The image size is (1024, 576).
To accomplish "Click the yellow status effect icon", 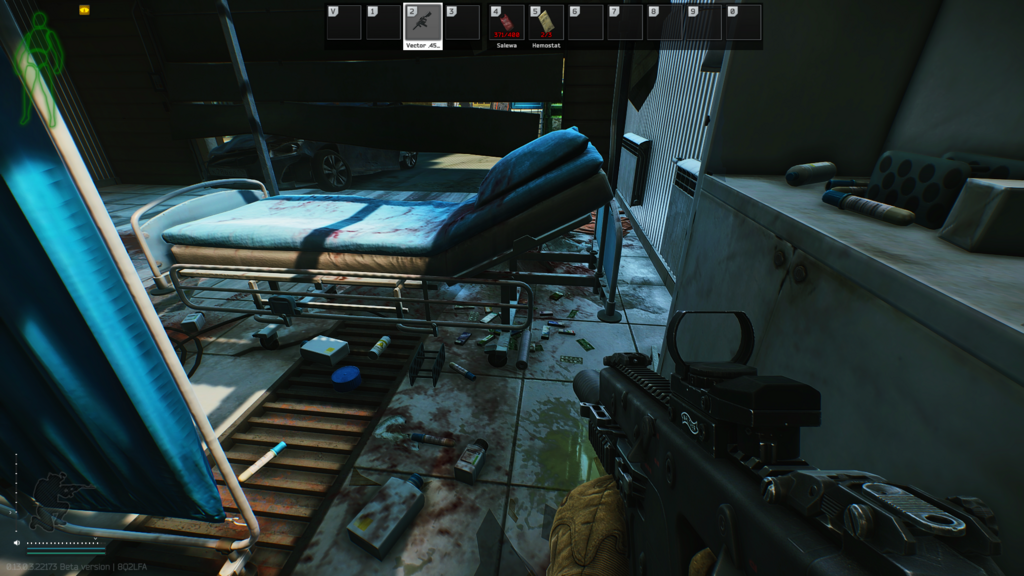I will point(85,10).
